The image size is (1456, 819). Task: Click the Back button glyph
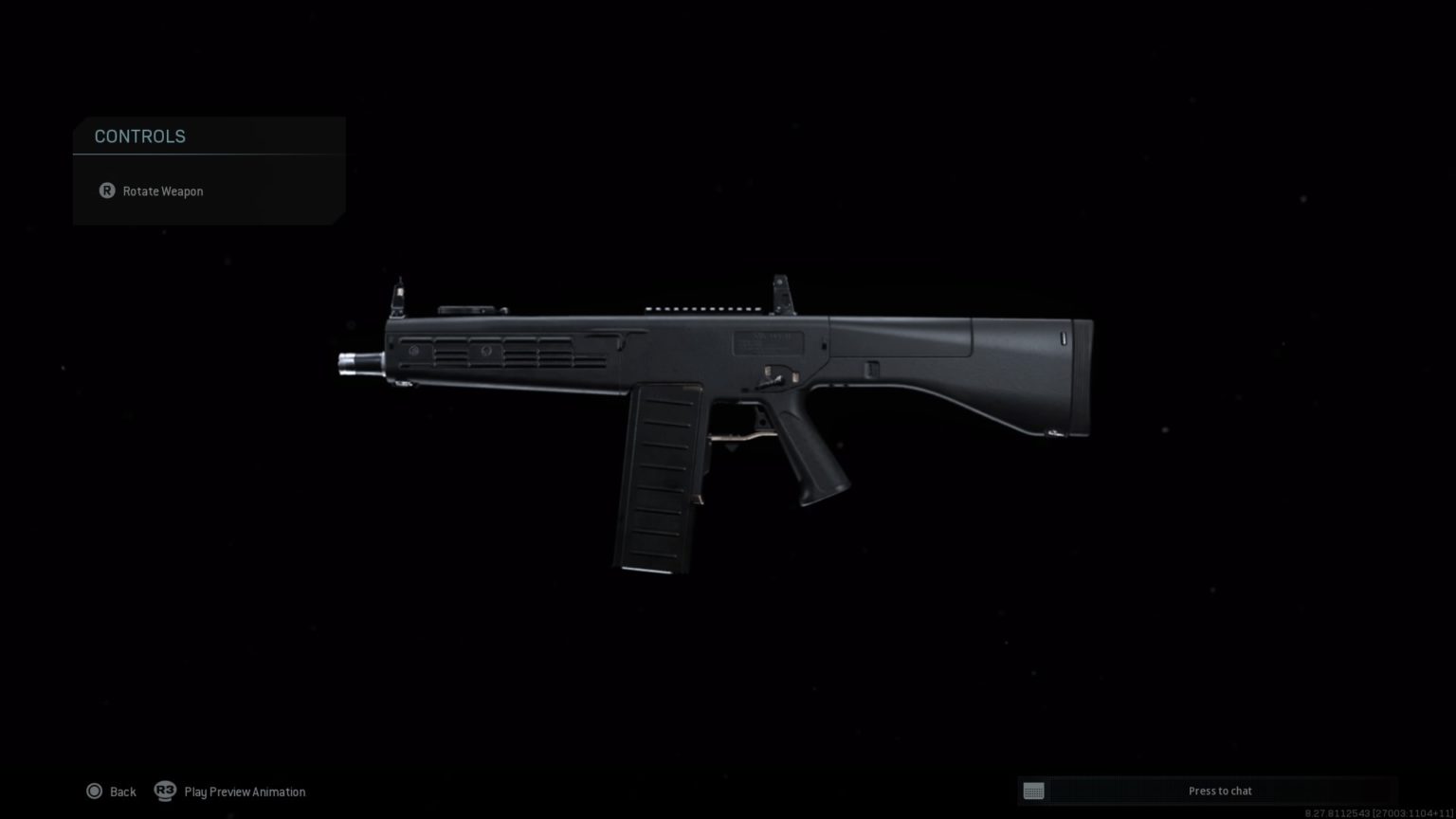coord(95,791)
